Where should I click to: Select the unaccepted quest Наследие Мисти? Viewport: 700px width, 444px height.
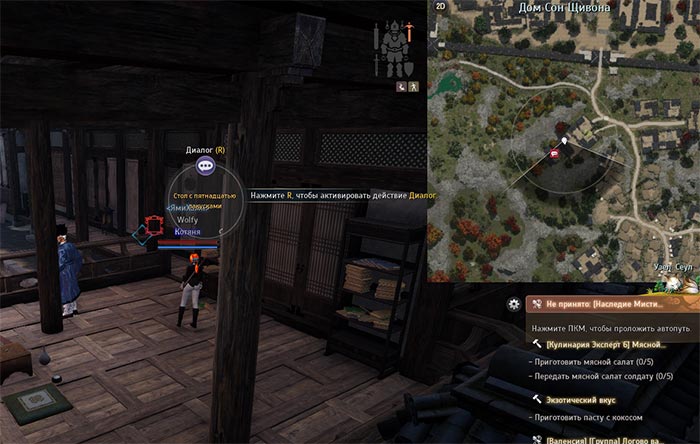(612, 303)
